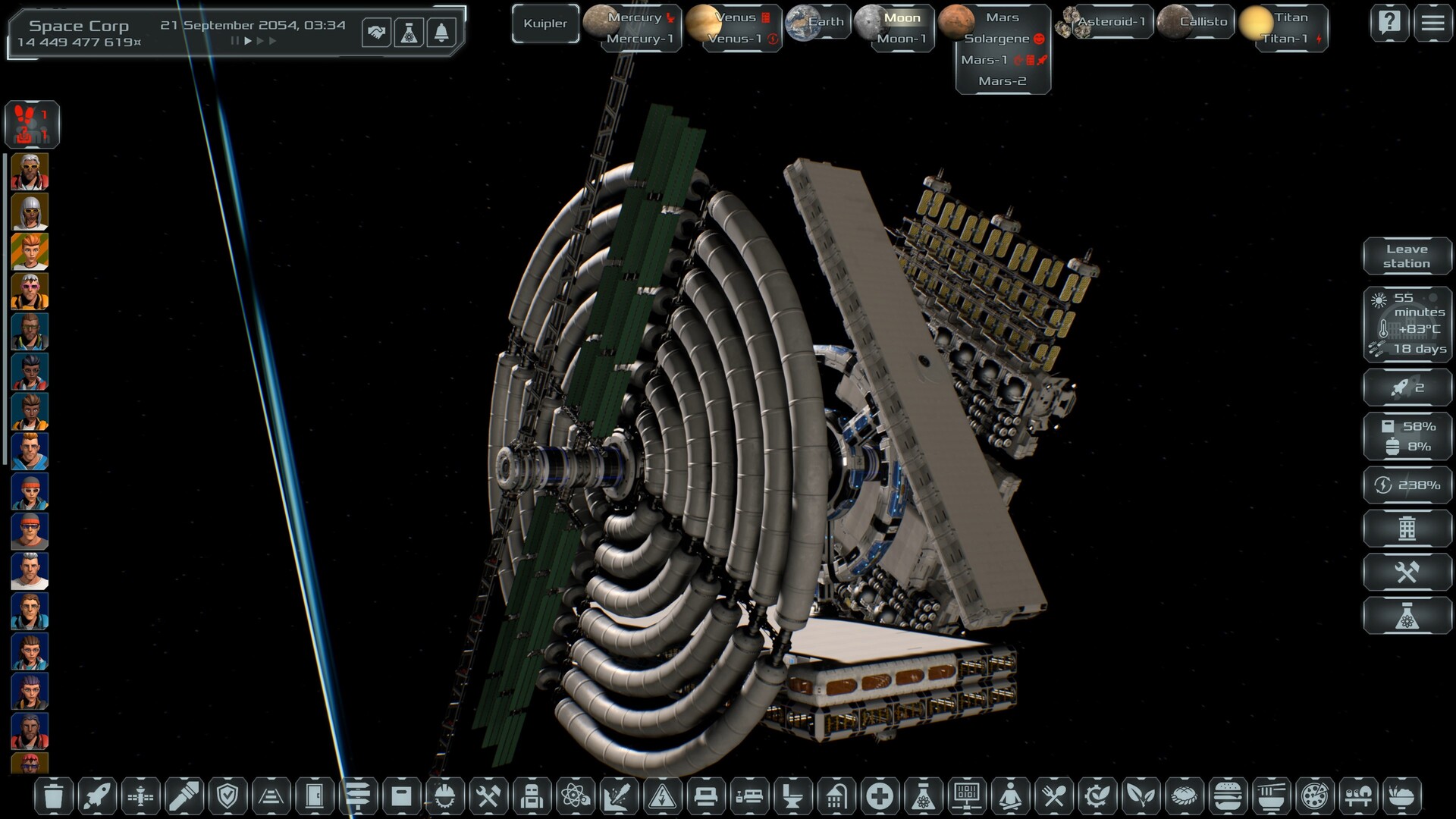Open the notifications bell
1456x819 pixels.
[441, 33]
